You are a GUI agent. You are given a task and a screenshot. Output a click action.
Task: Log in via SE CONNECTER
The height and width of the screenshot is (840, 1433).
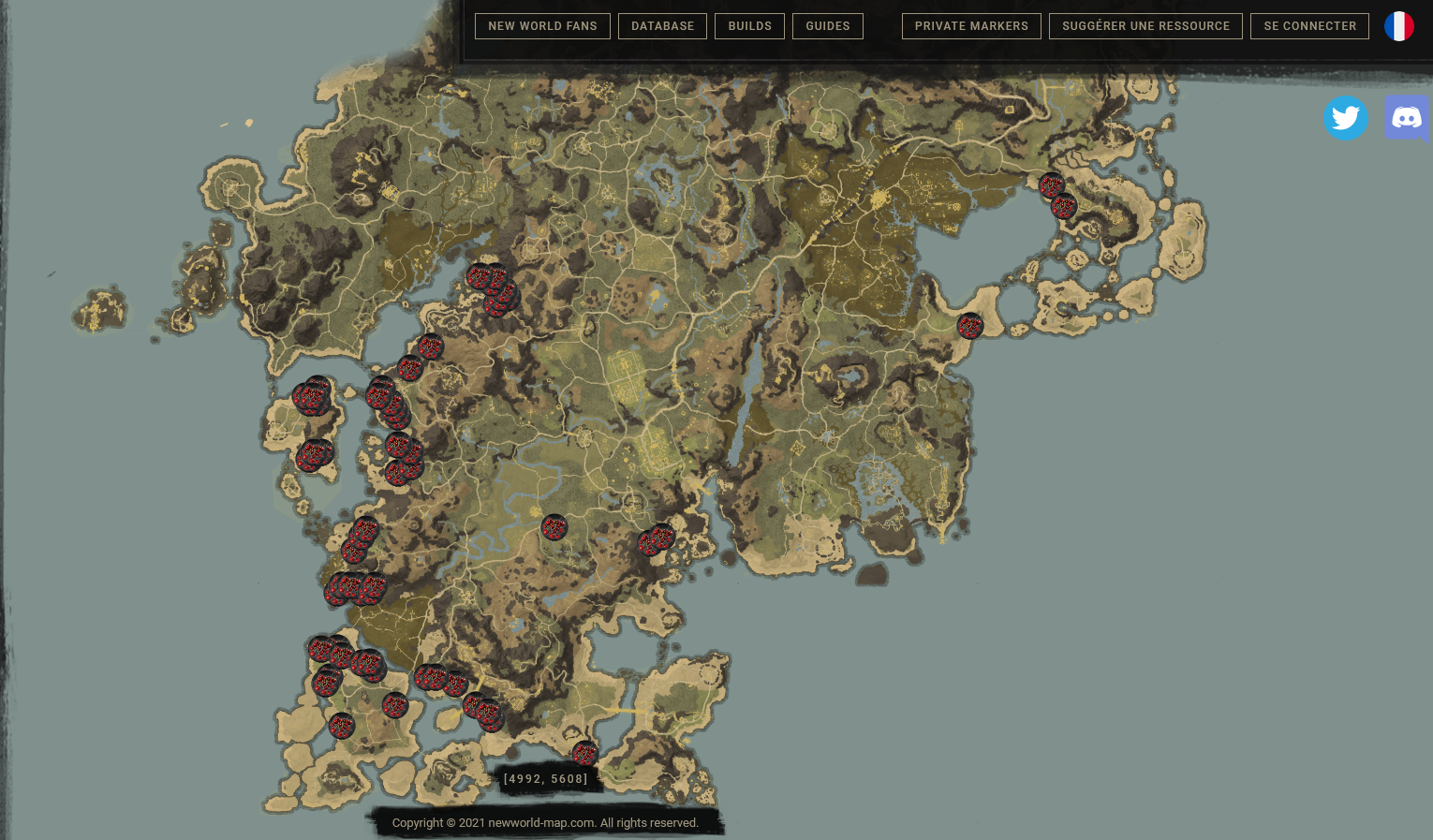tap(1309, 26)
